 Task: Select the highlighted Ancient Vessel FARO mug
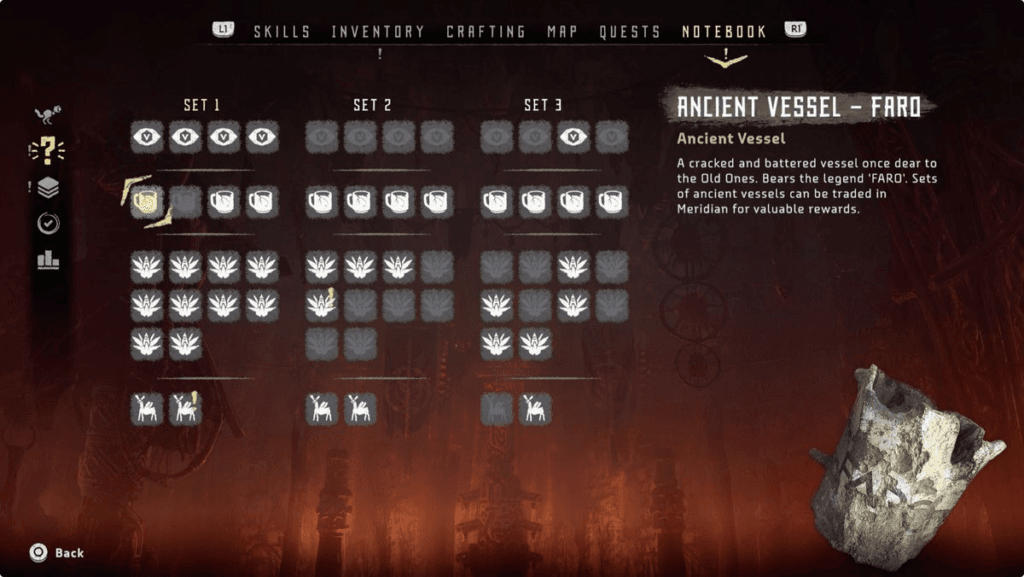(147, 203)
